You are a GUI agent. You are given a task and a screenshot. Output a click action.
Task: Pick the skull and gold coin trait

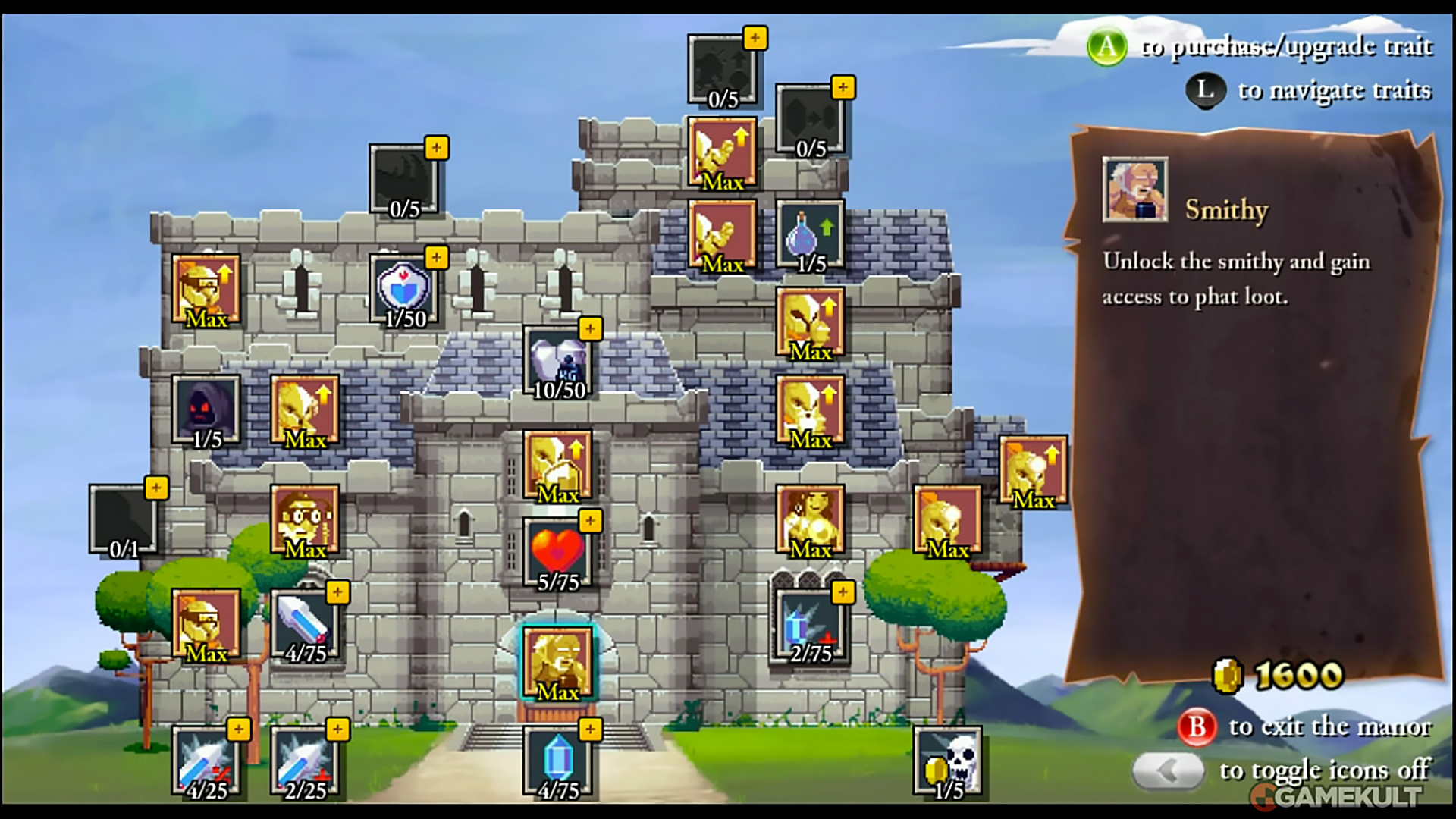point(948,761)
